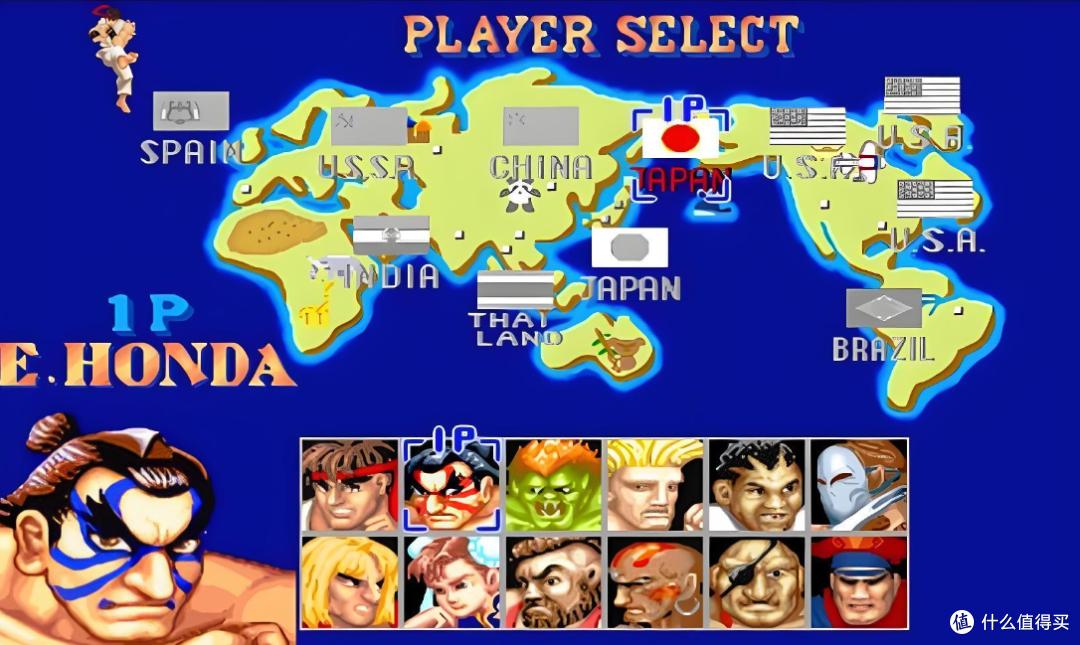The image size is (1080, 645).
Task: Choose Balrog the boxer's portrait
Action: (757, 485)
